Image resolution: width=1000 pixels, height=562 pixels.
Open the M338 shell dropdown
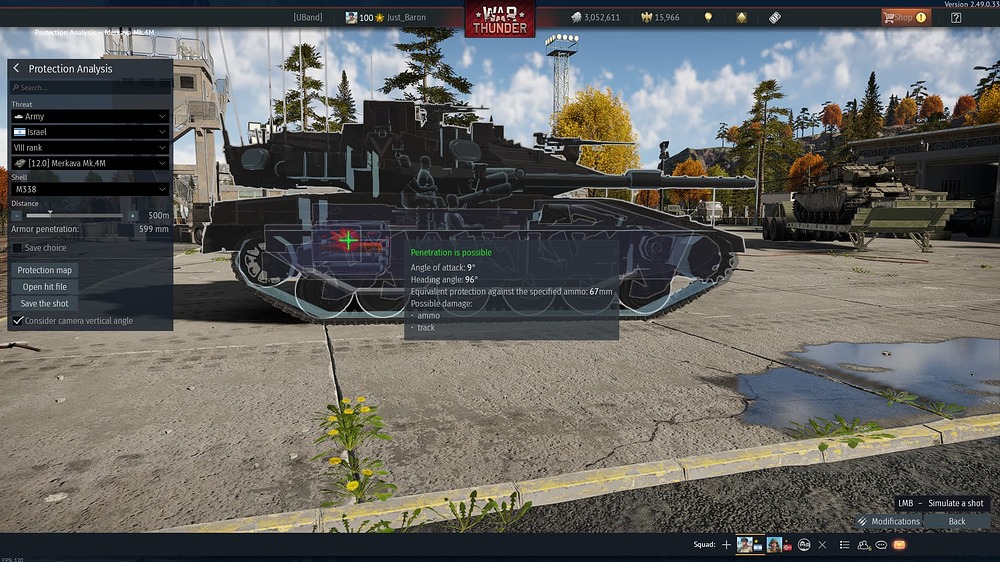point(90,189)
